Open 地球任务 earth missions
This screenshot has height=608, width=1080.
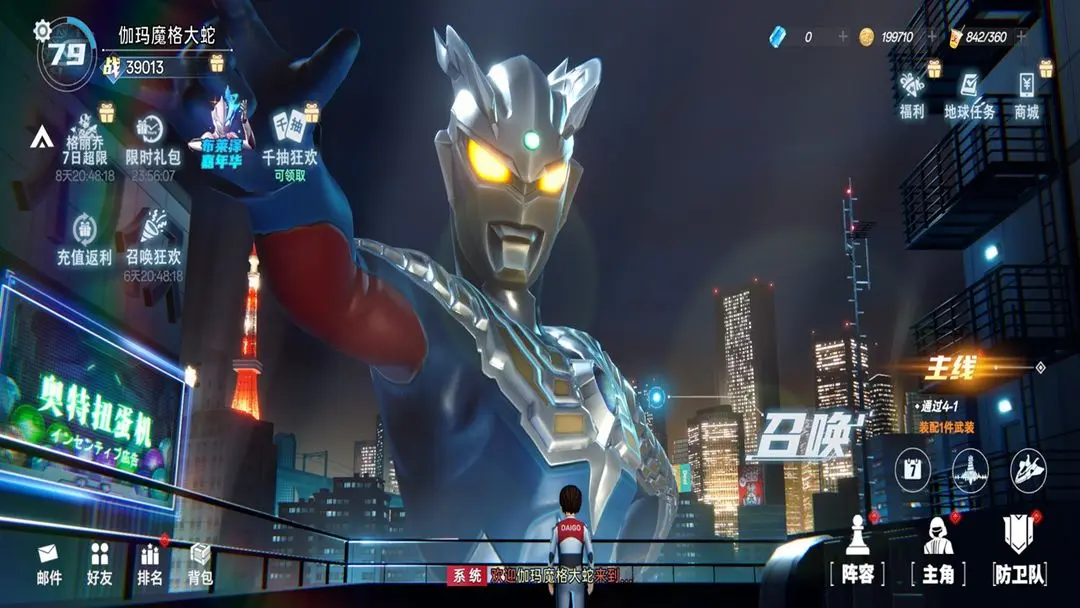tap(969, 93)
